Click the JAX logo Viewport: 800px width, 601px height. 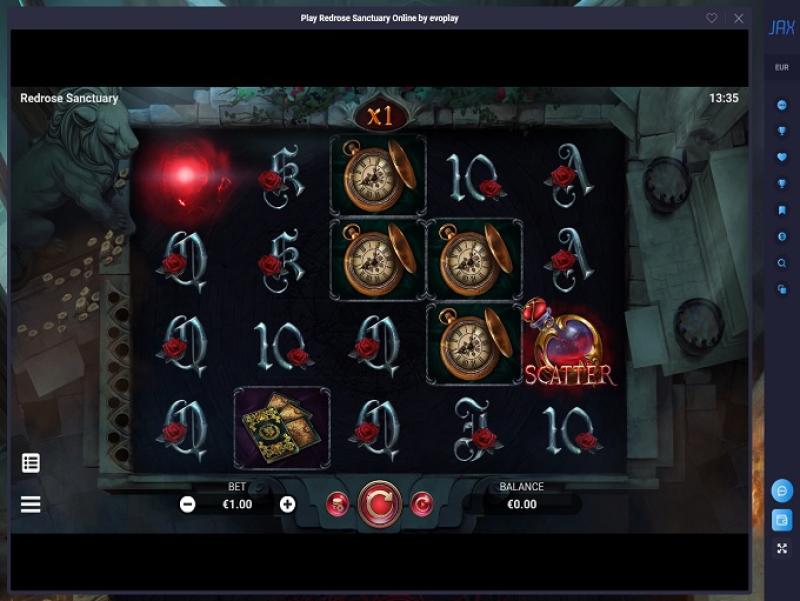[782, 28]
